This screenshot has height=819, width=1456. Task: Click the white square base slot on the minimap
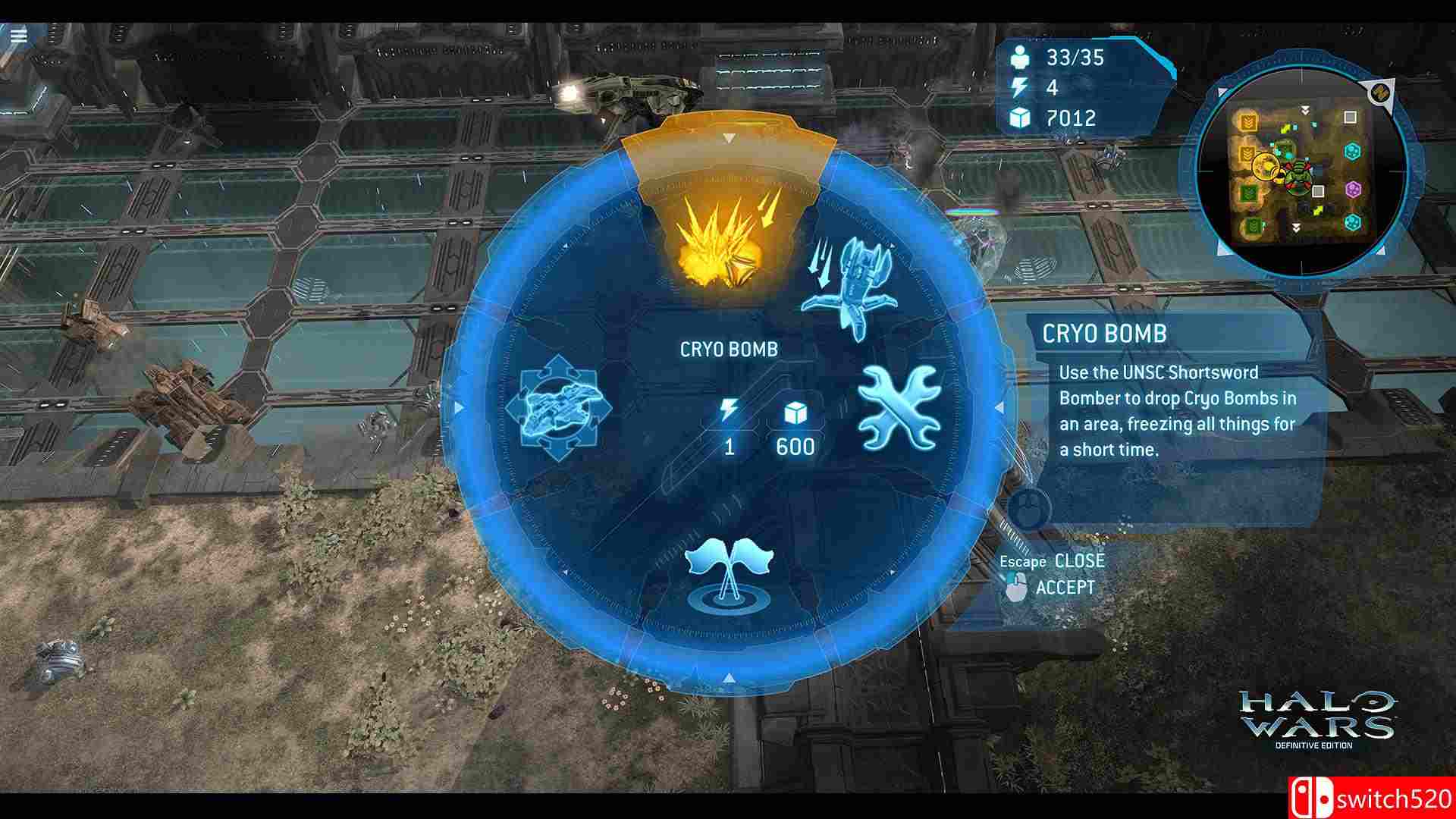pos(1349,118)
